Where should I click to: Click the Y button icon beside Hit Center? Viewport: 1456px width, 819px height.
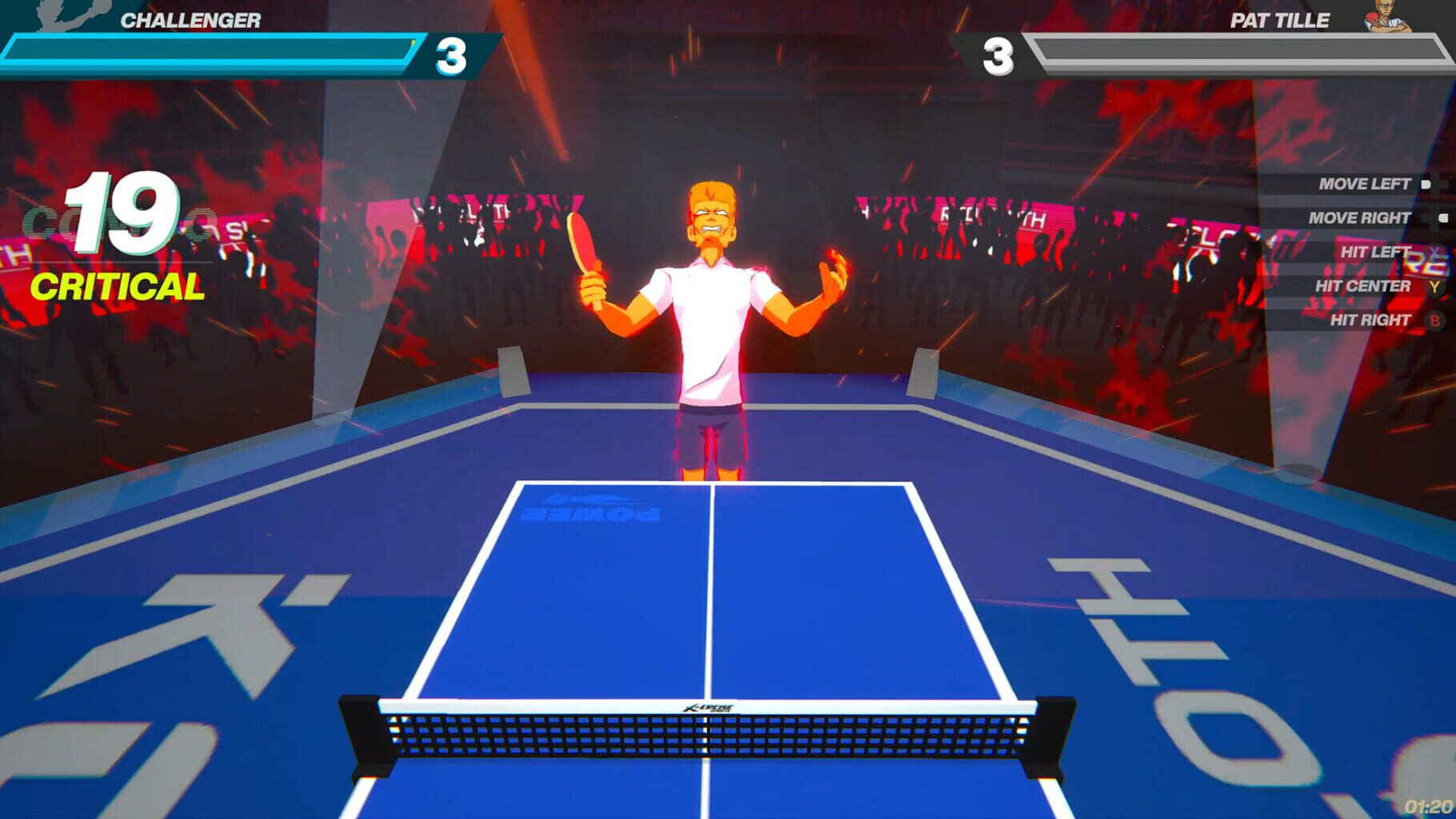[x=1434, y=286]
